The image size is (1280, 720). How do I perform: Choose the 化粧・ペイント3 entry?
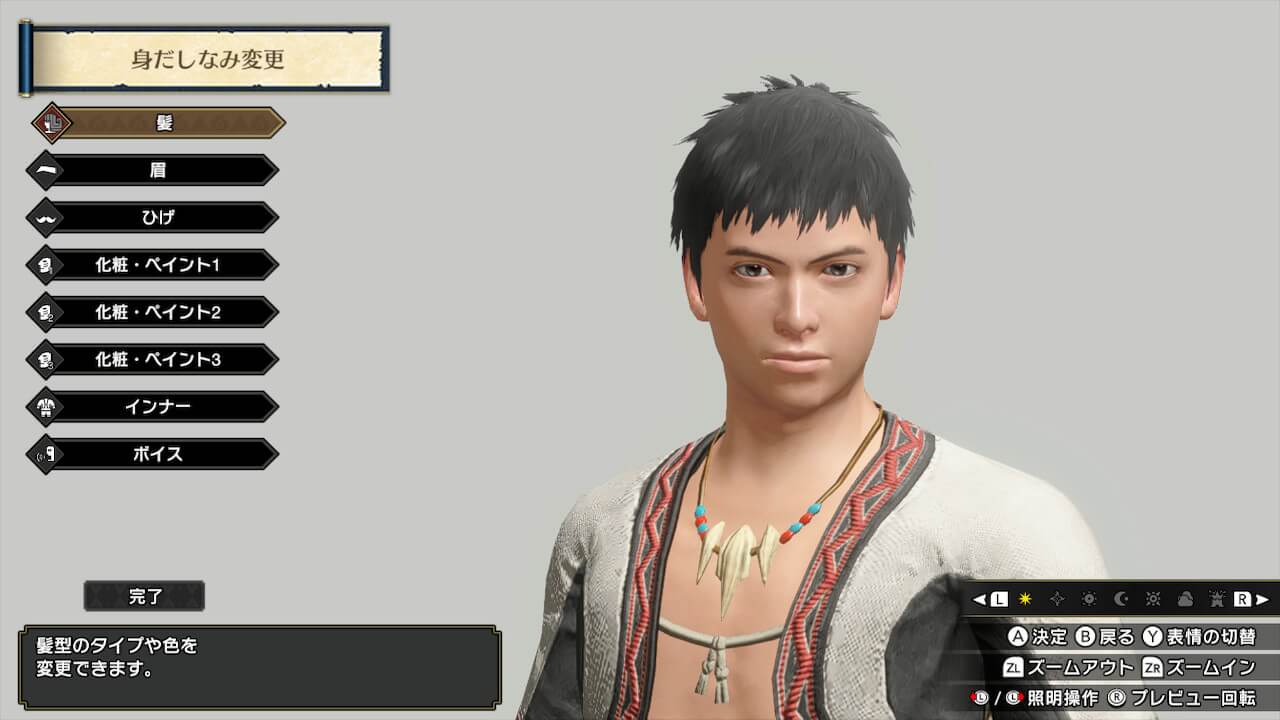[157, 359]
